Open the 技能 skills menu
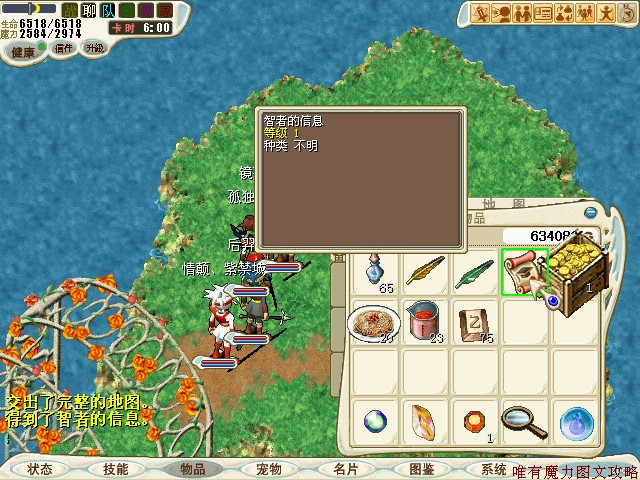640x480 pixels. [x=115, y=468]
